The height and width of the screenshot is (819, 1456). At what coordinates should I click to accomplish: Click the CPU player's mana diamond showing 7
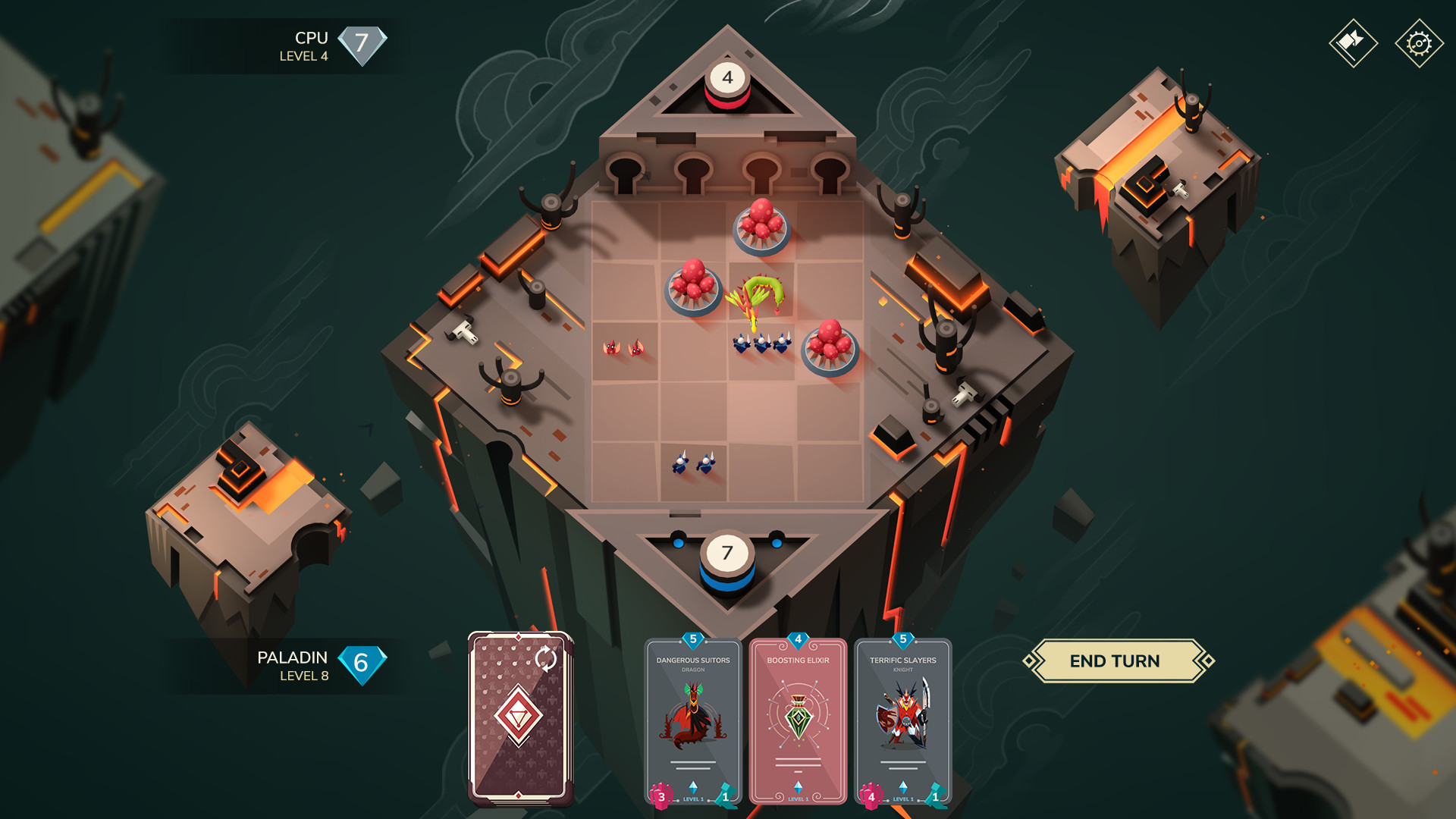362,44
